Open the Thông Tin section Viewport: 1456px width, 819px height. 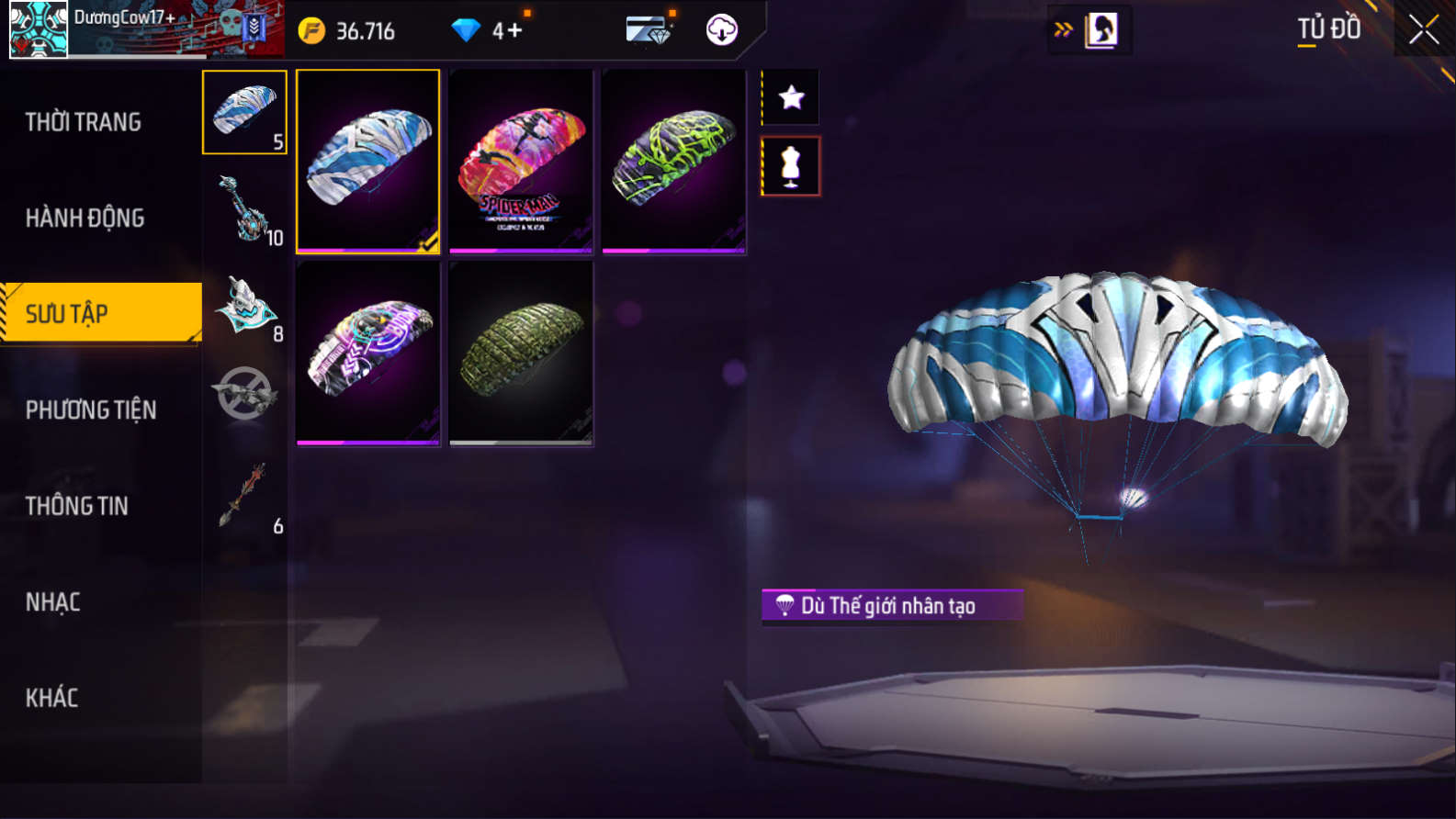[x=77, y=506]
